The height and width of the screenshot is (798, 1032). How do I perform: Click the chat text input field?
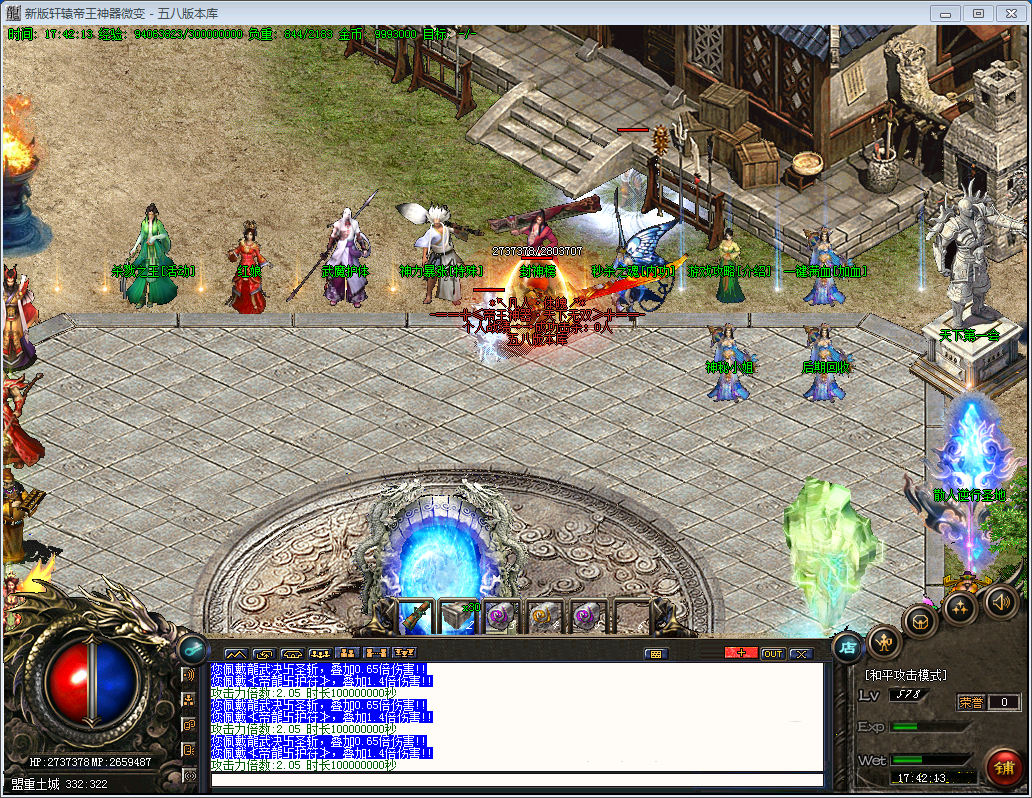click(x=516, y=780)
